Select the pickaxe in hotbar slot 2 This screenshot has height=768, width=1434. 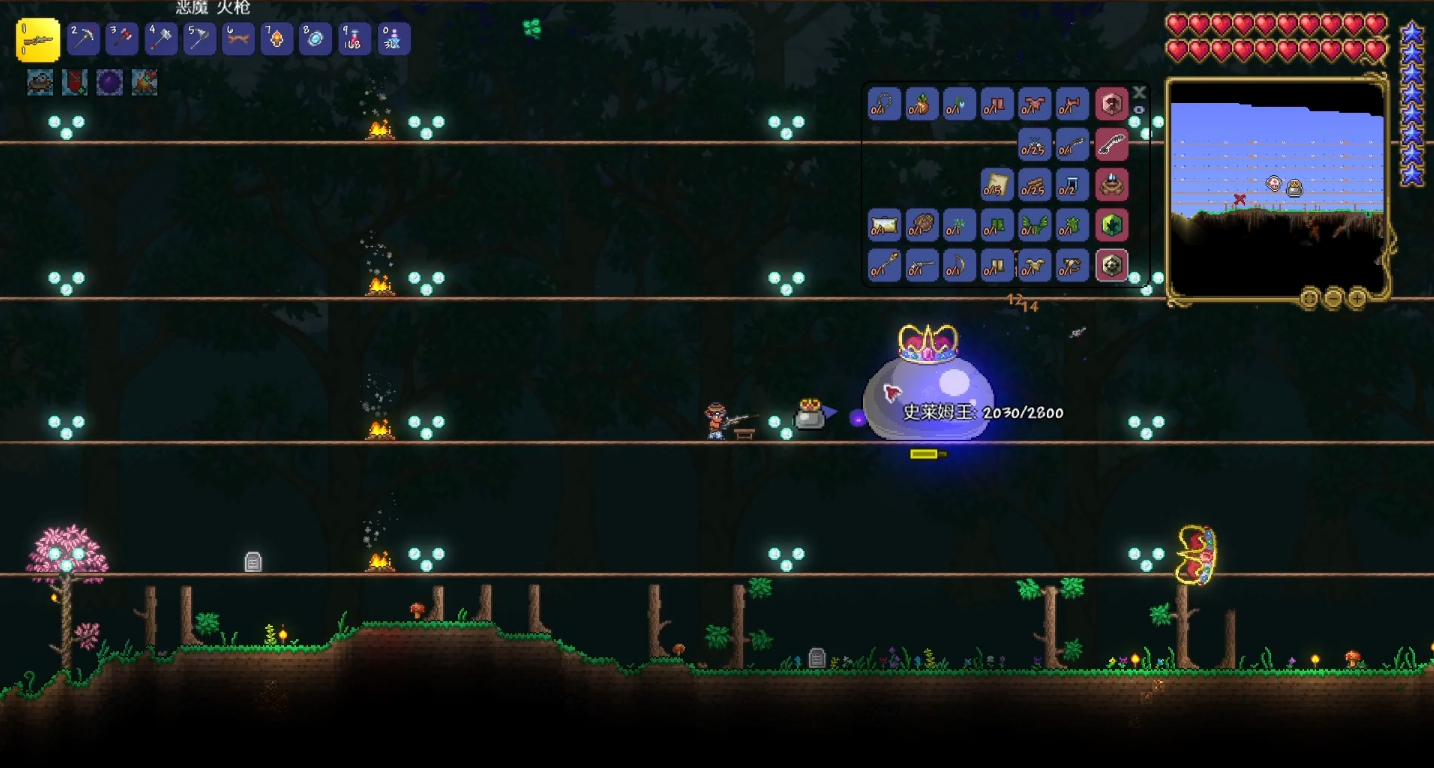coord(84,39)
